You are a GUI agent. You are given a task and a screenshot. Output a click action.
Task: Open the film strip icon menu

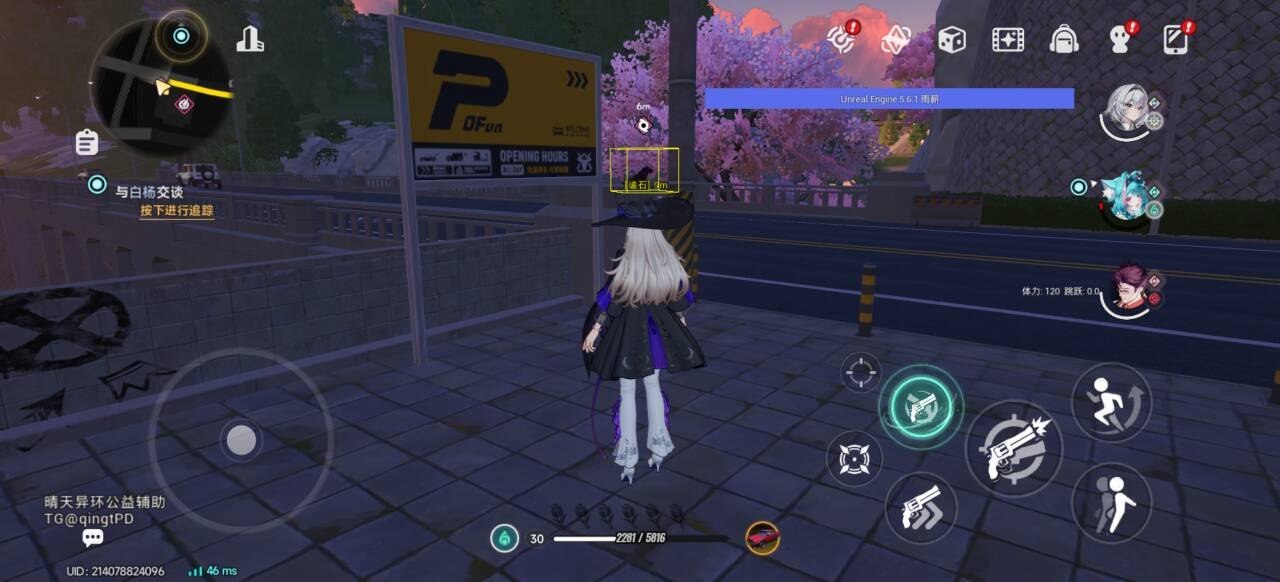pyautogui.click(x=1007, y=40)
